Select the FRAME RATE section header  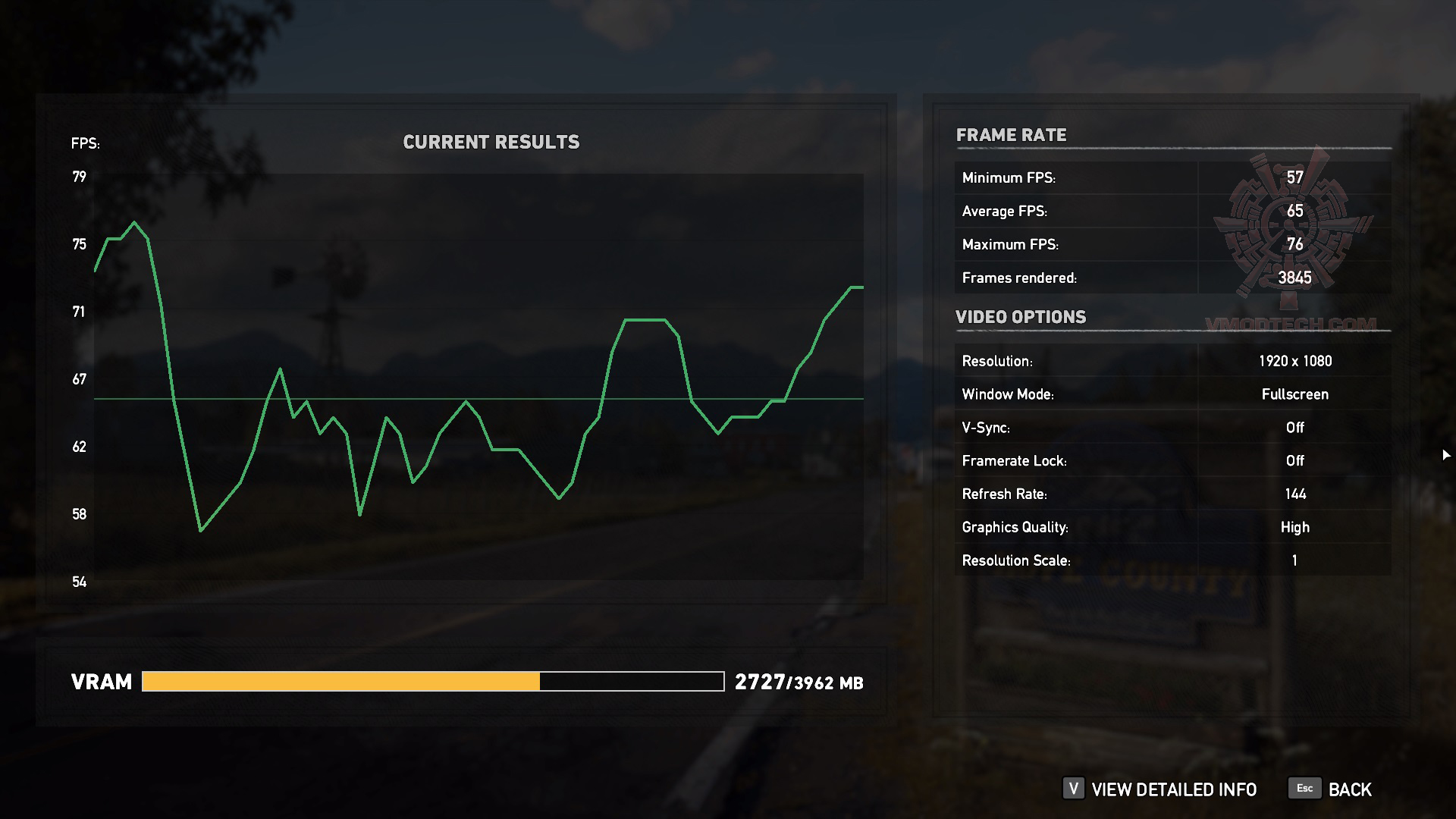point(1012,135)
